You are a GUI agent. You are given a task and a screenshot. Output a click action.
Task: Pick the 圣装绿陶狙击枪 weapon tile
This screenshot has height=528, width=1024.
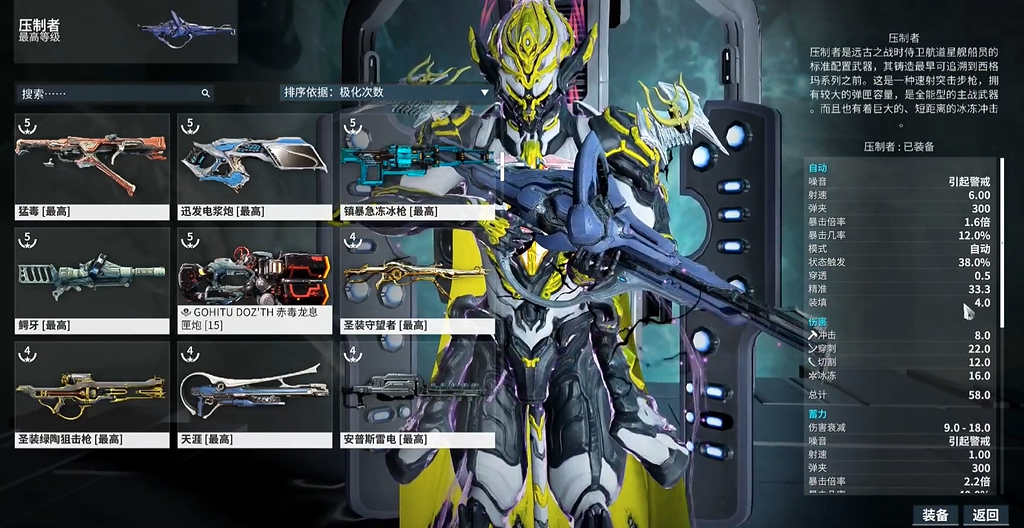[x=91, y=394]
